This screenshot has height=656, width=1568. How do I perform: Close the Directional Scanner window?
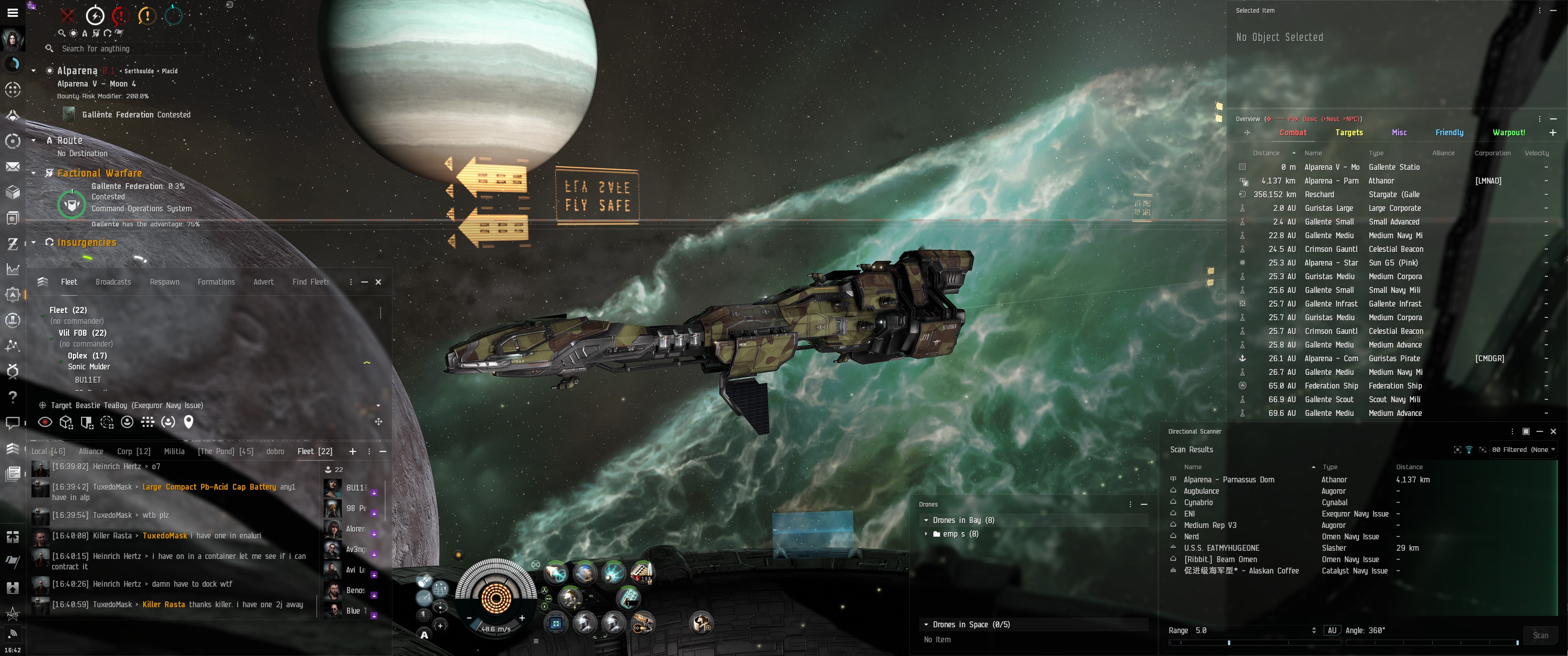1553,431
